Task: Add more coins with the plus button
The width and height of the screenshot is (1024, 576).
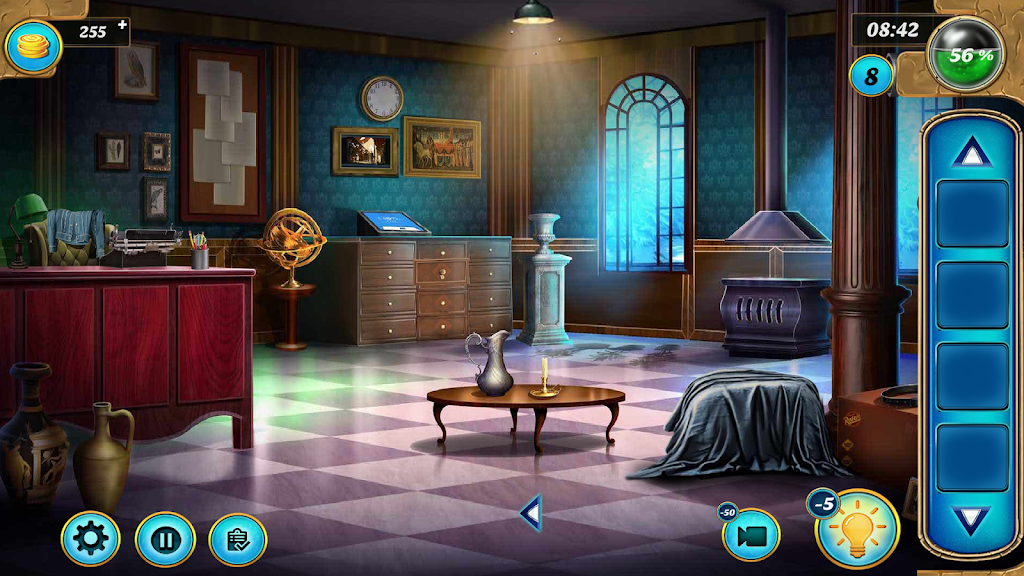Action: pos(122,25)
